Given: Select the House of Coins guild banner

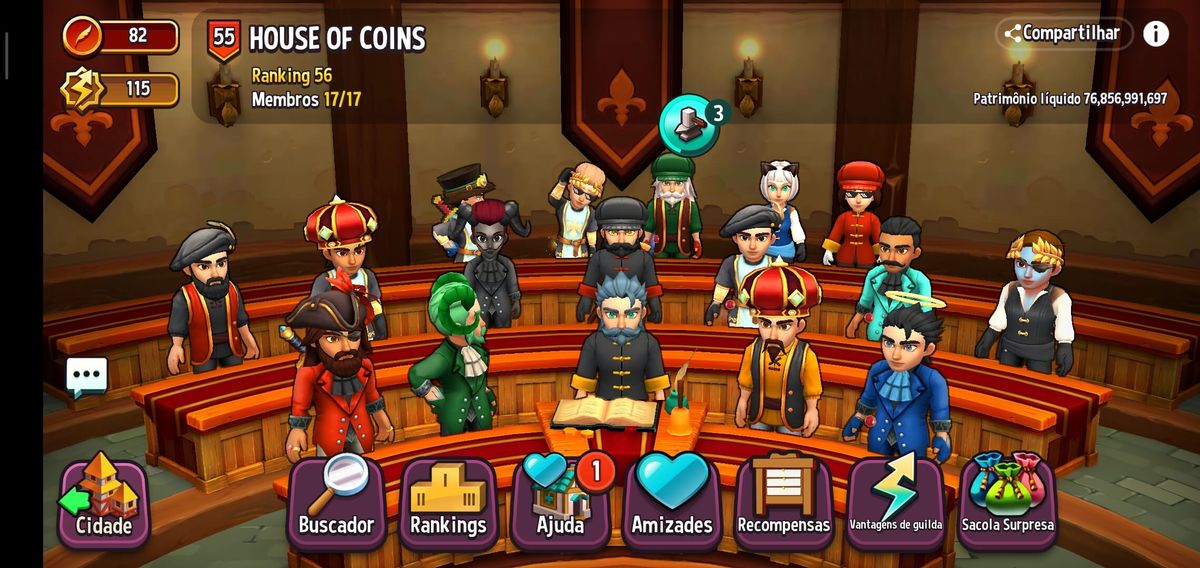Looking at the screenshot, I should 224,40.
